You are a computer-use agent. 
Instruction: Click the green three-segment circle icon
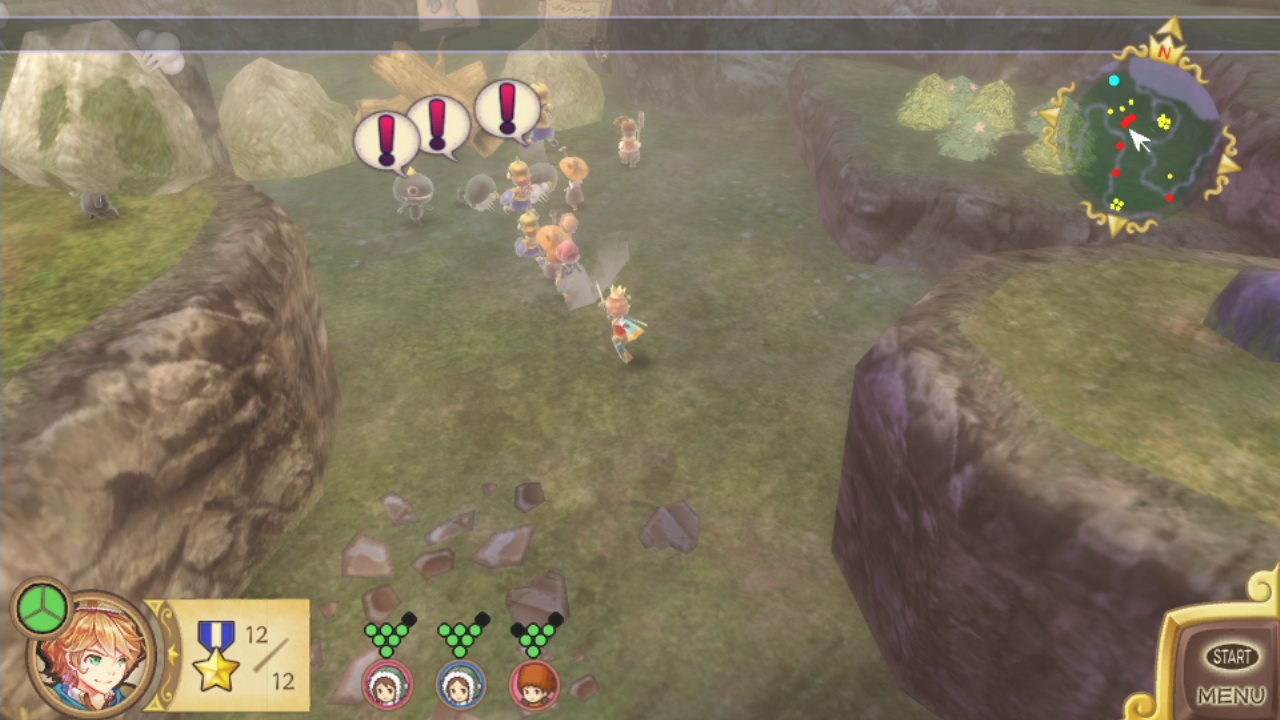tap(41, 609)
